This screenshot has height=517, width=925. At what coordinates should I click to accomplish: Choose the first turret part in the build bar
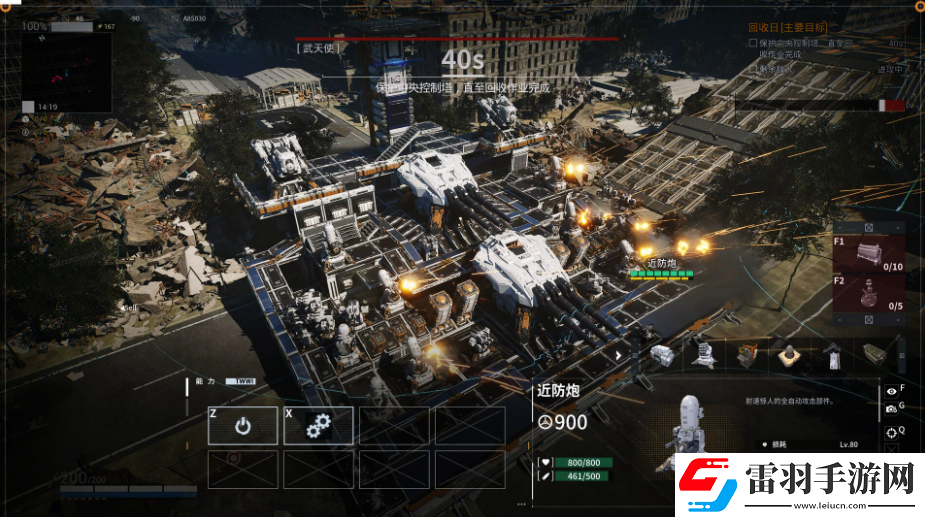pos(663,354)
